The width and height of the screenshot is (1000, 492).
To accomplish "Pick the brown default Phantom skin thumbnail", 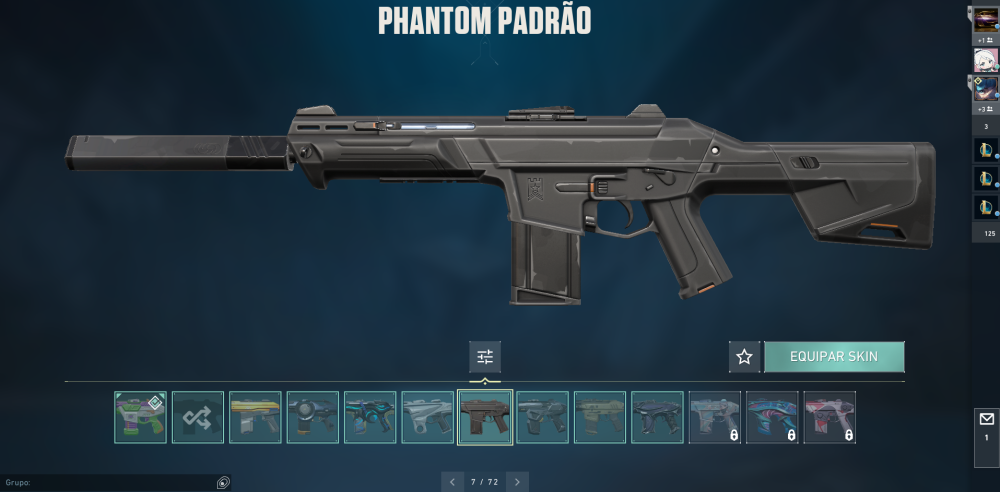I will point(485,417).
